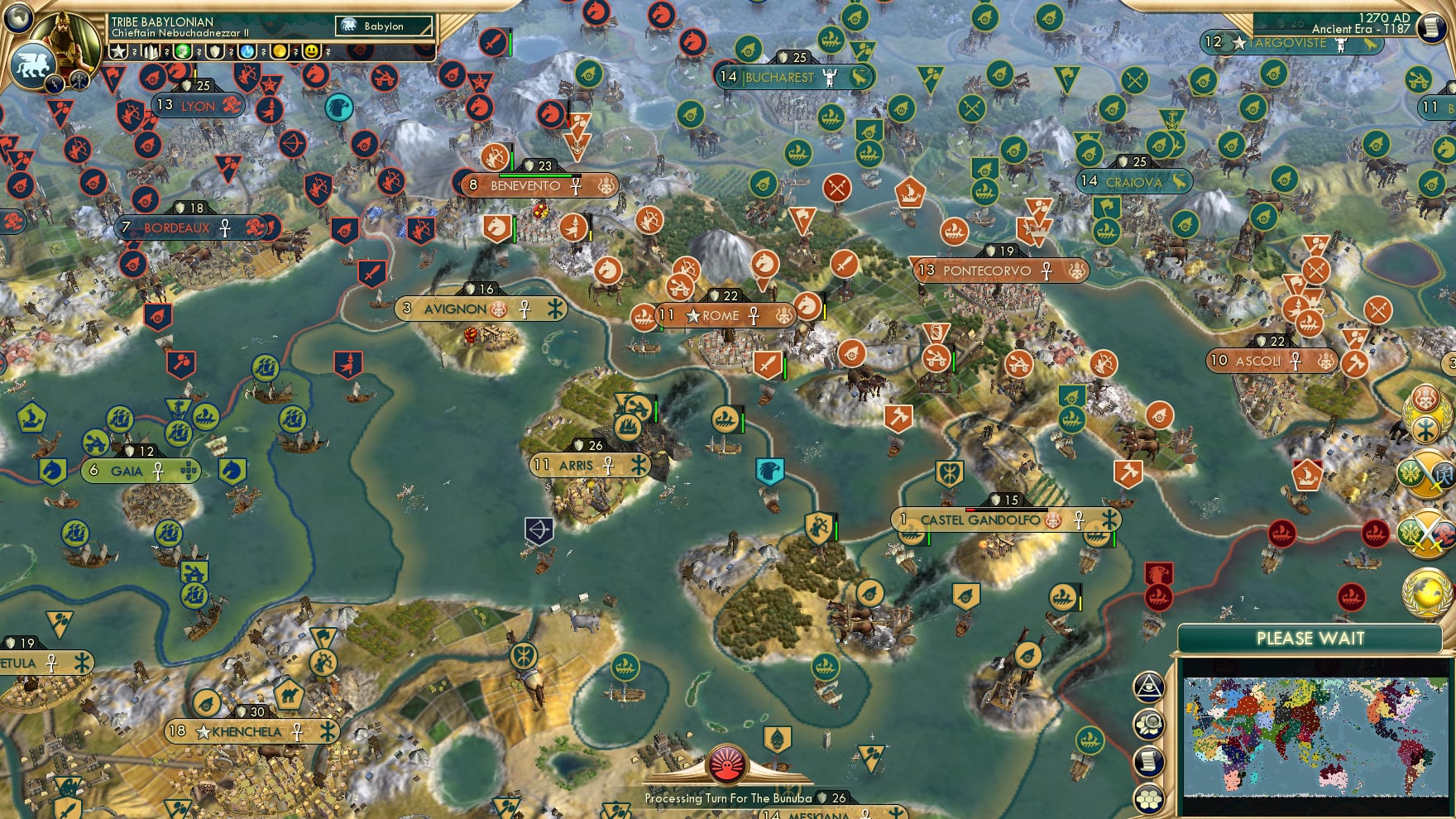Open the espionage eye-pyramid overview button

1150,685
